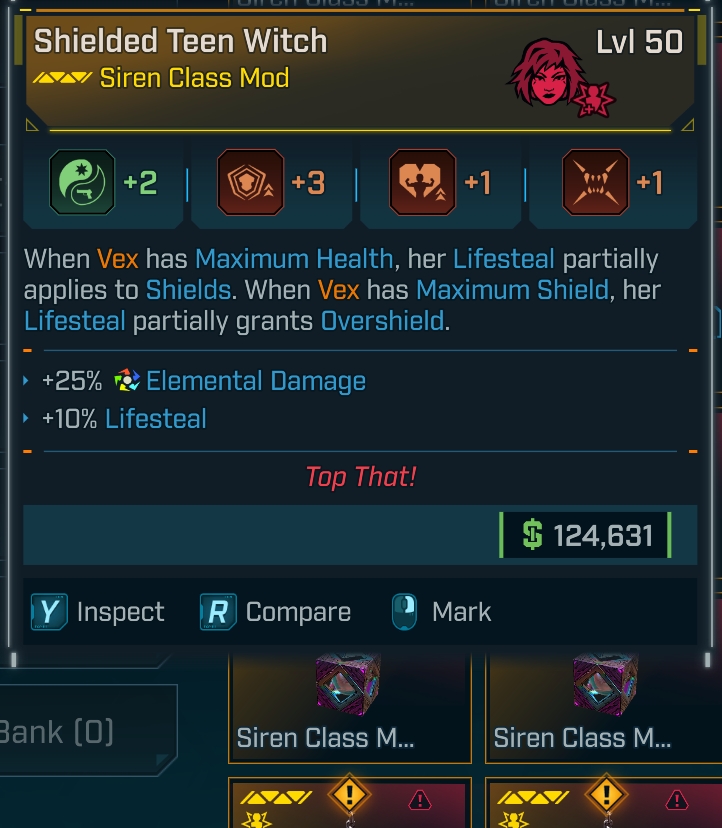
Task: Select the red fanged claws skill icon
Action: 595,183
